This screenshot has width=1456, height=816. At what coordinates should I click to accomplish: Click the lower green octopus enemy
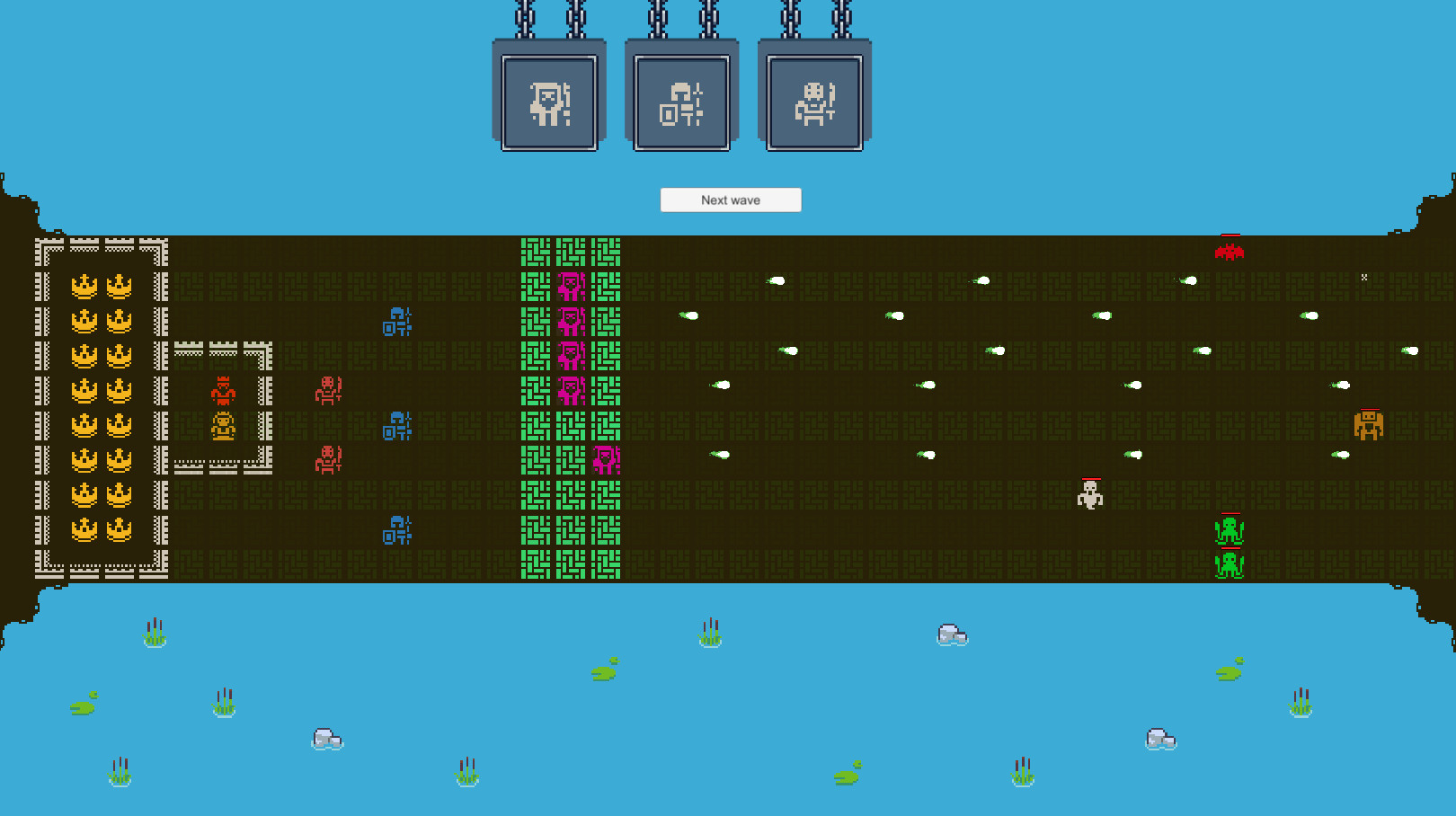pyautogui.click(x=1229, y=563)
